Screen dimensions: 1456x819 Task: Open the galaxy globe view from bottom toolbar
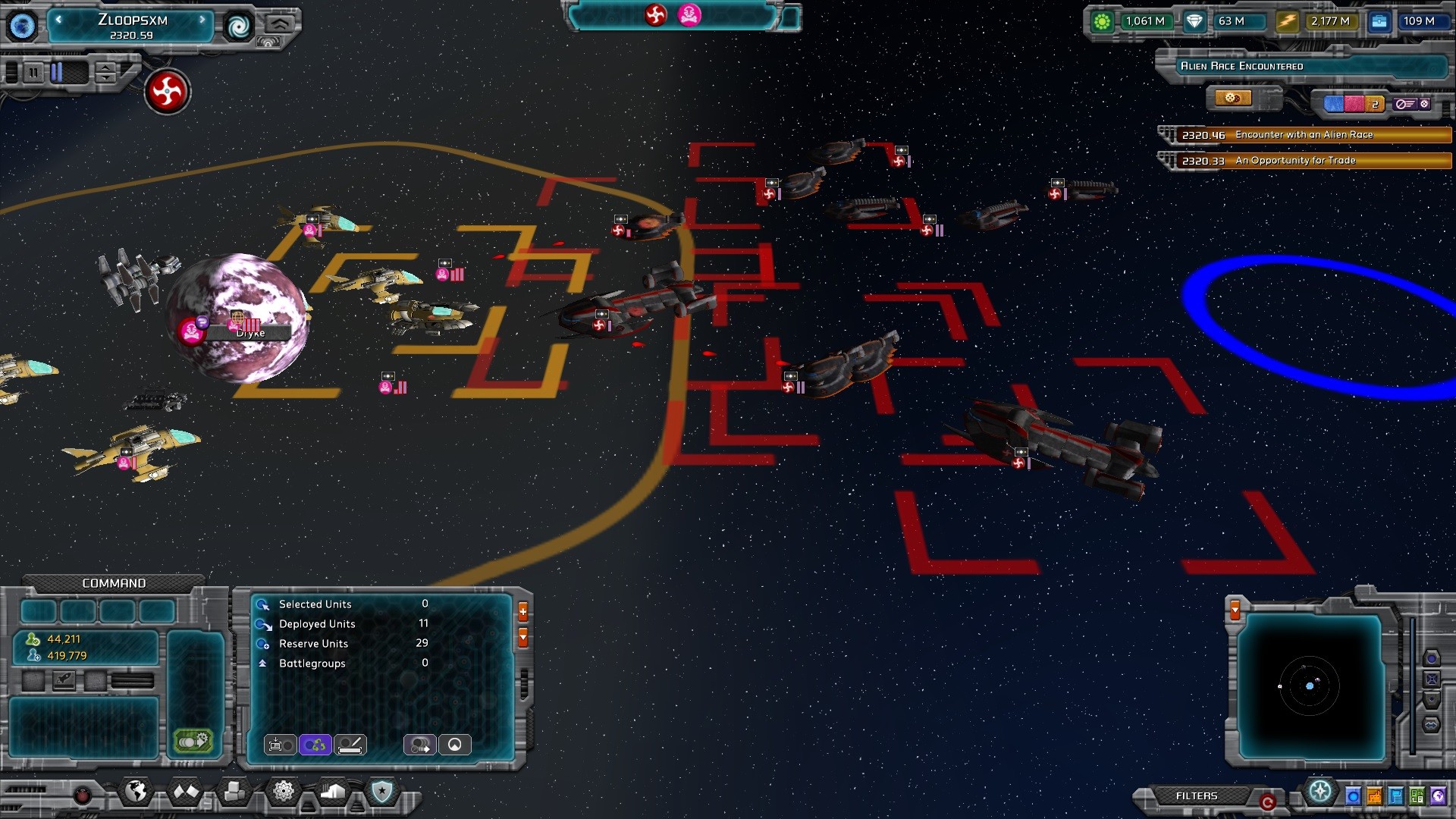(x=135, y=790)
